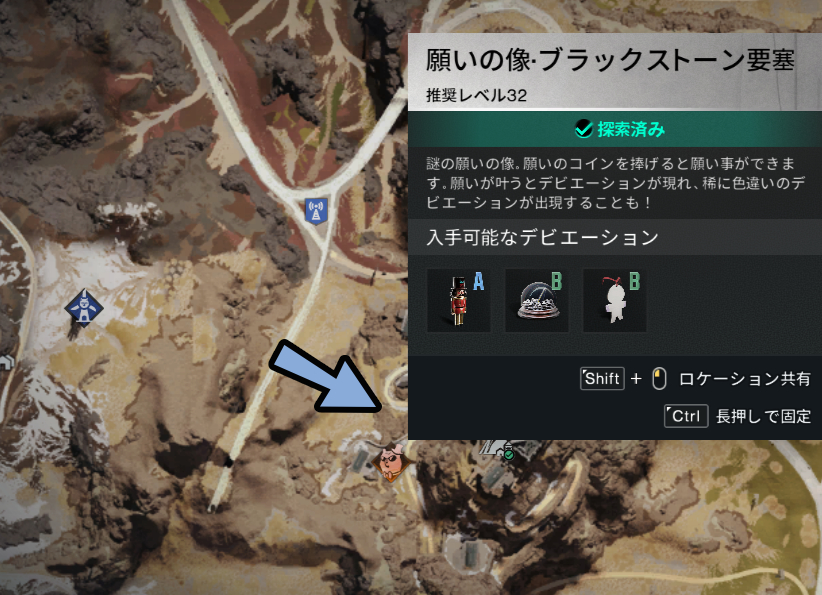The image size is (822, 595).
Task: Select the nutcracker soldier deviation icon
Action: pos(458,299)
